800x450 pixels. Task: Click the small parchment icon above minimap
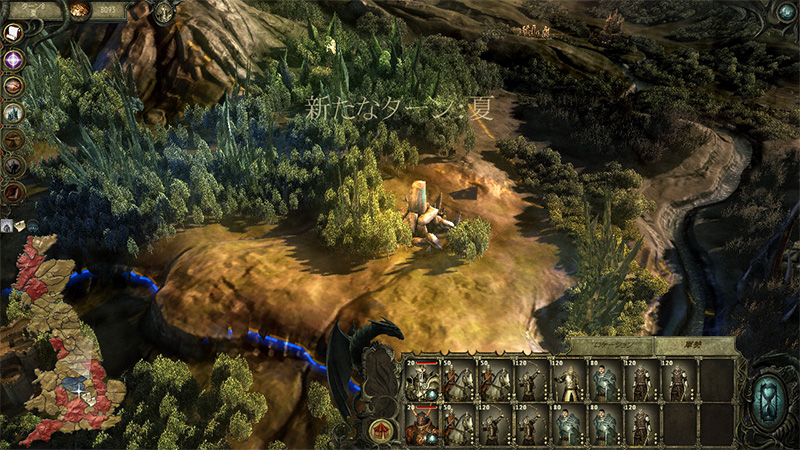coord(20,226)
